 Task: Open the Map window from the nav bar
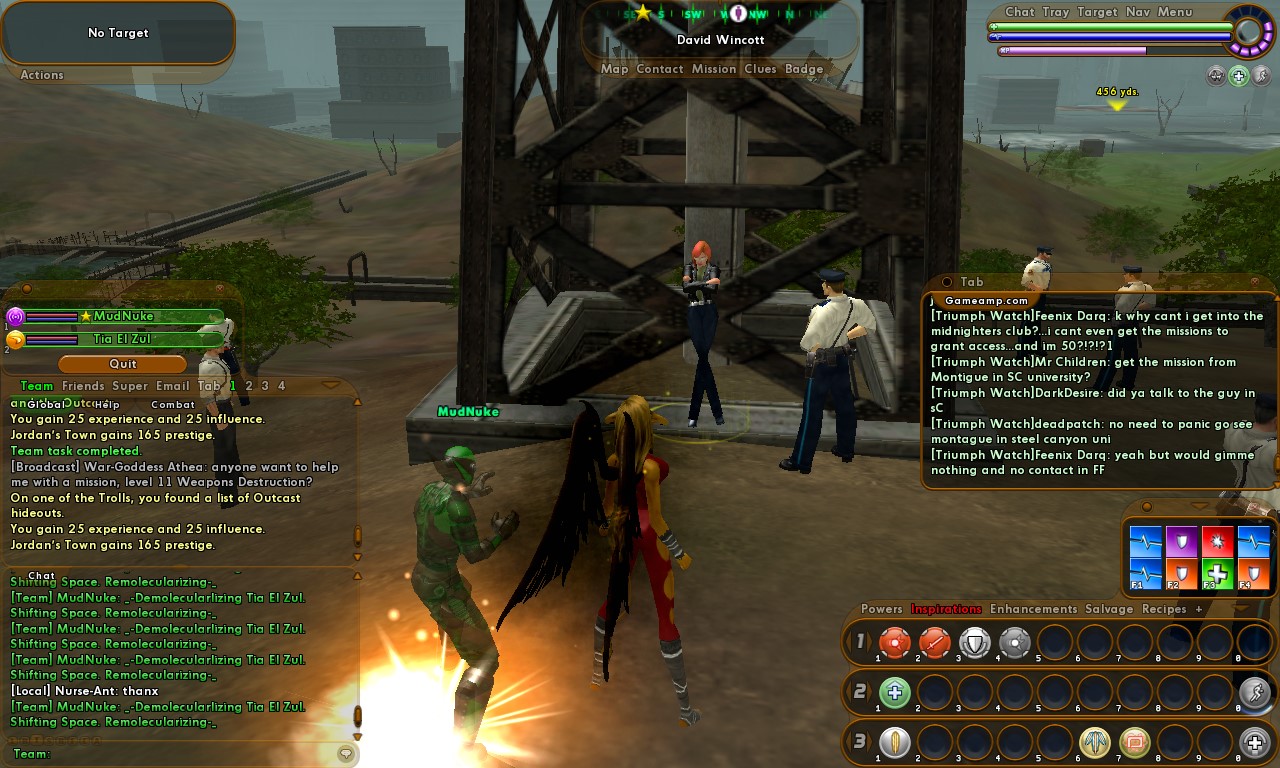(x=614, y=69)
